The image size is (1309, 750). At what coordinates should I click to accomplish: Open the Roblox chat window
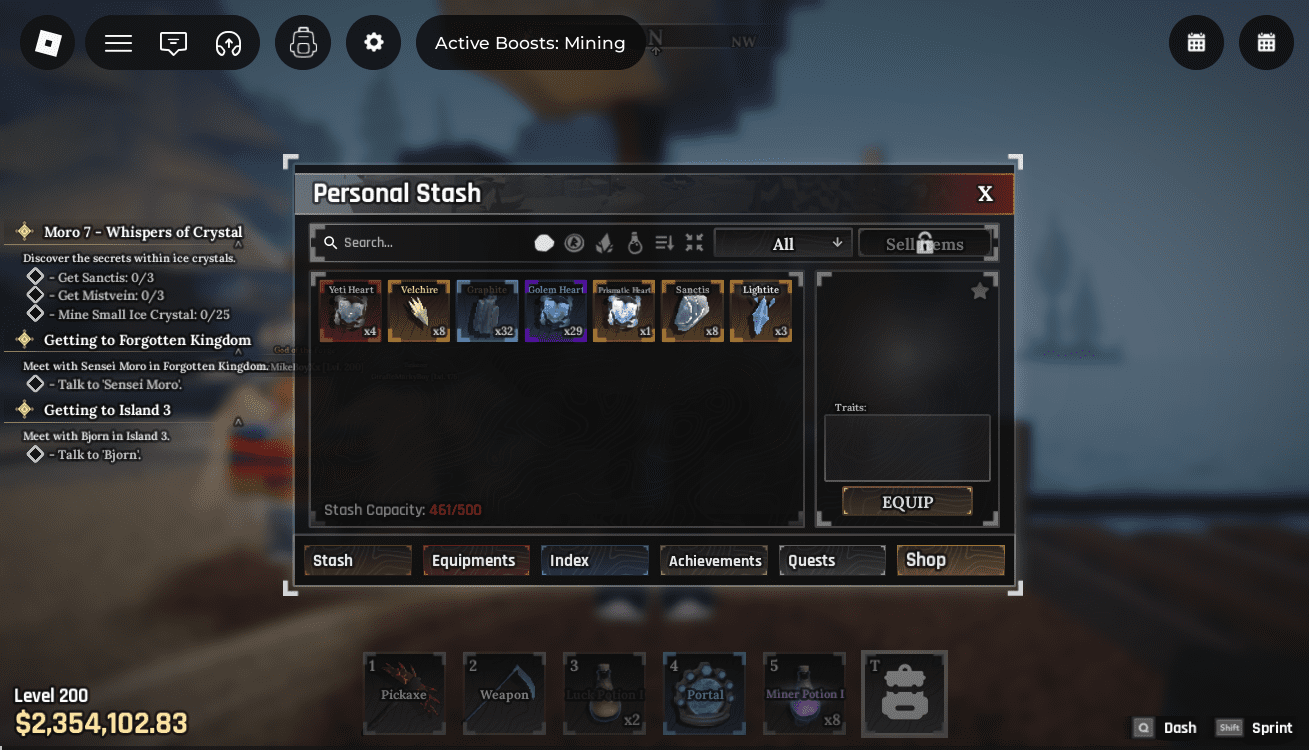click(173, 43)
